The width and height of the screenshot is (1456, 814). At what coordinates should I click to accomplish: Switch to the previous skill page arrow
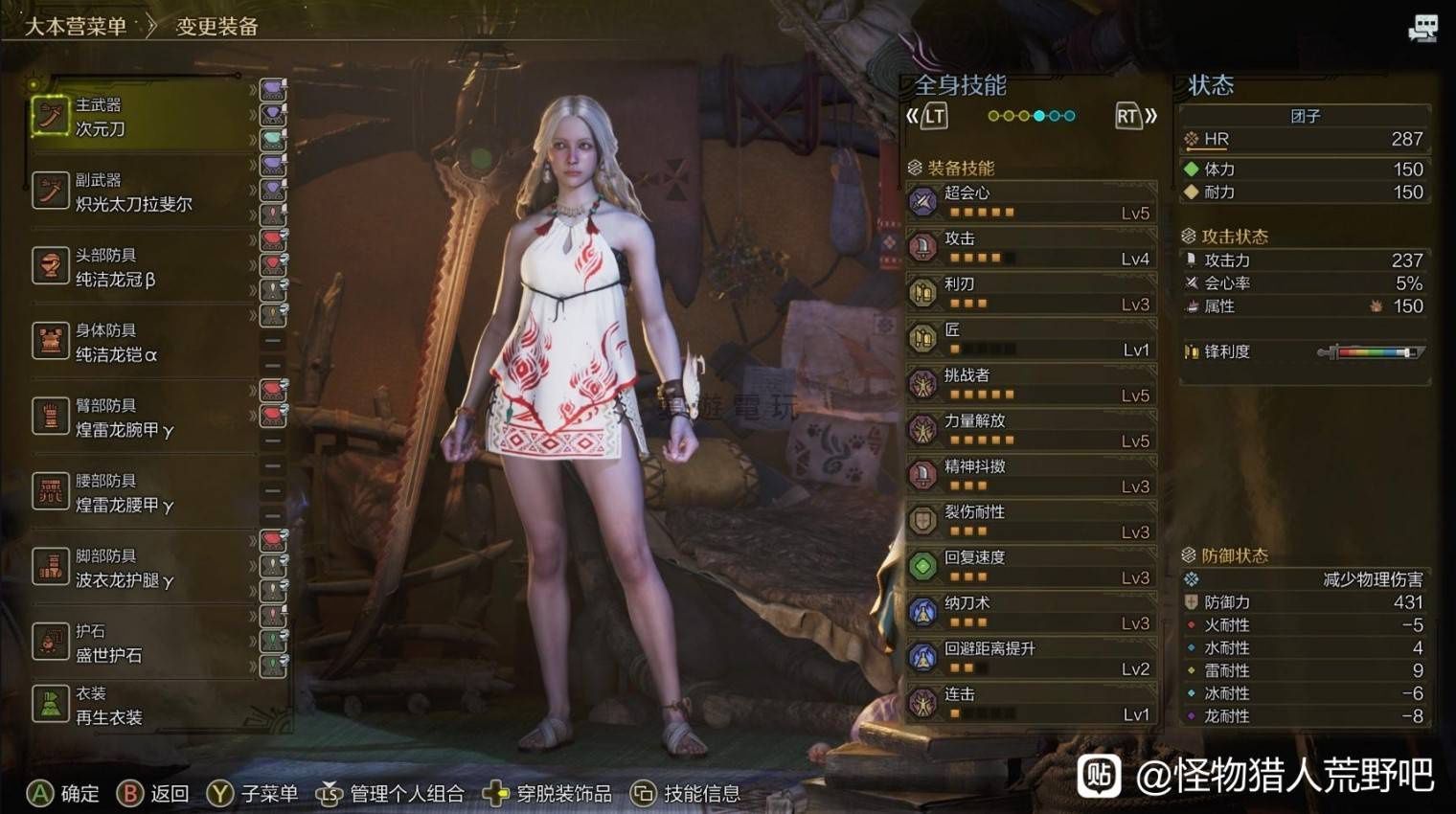point(927,117)
